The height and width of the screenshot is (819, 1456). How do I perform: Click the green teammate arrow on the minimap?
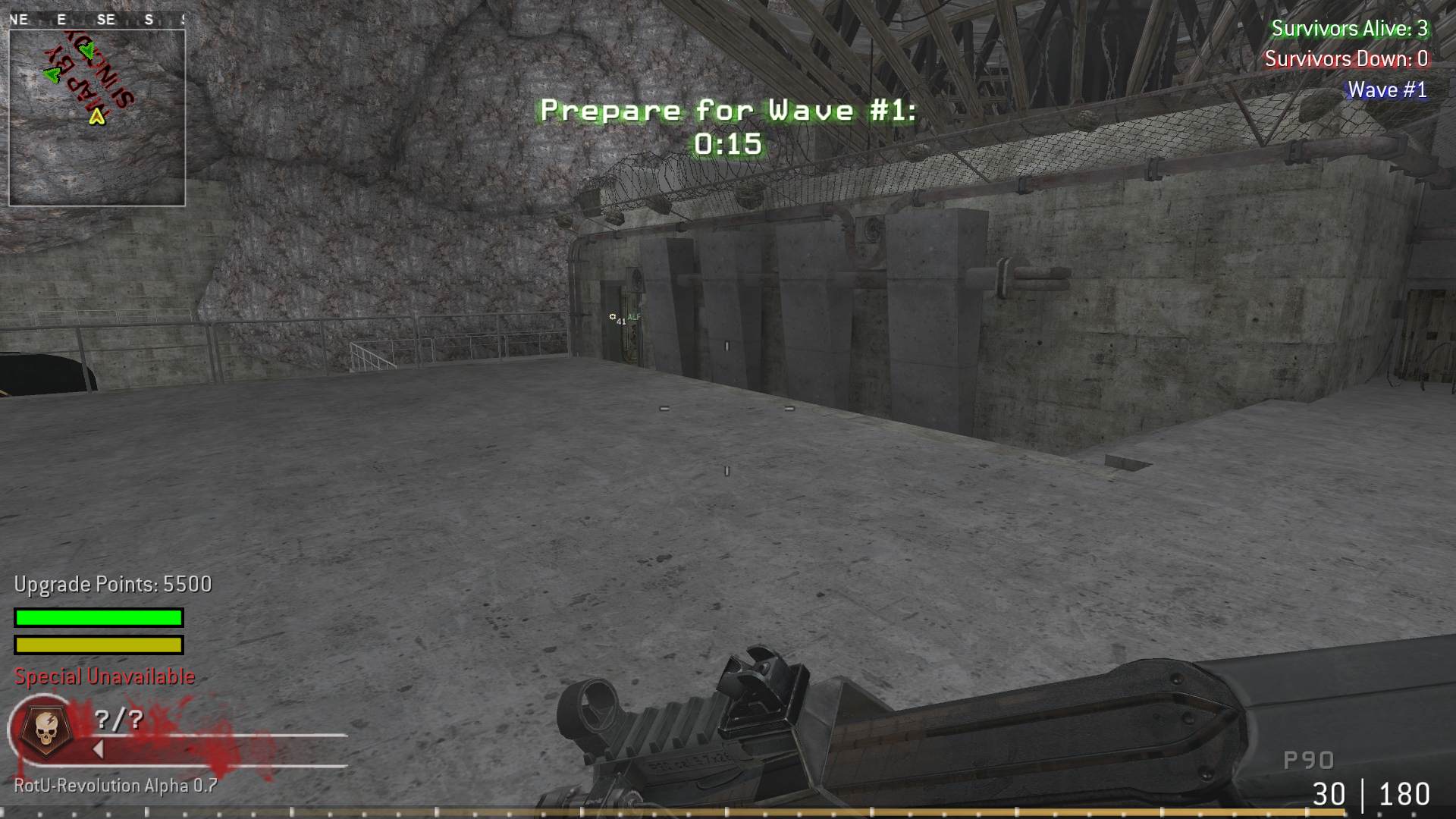coord(51,76)
